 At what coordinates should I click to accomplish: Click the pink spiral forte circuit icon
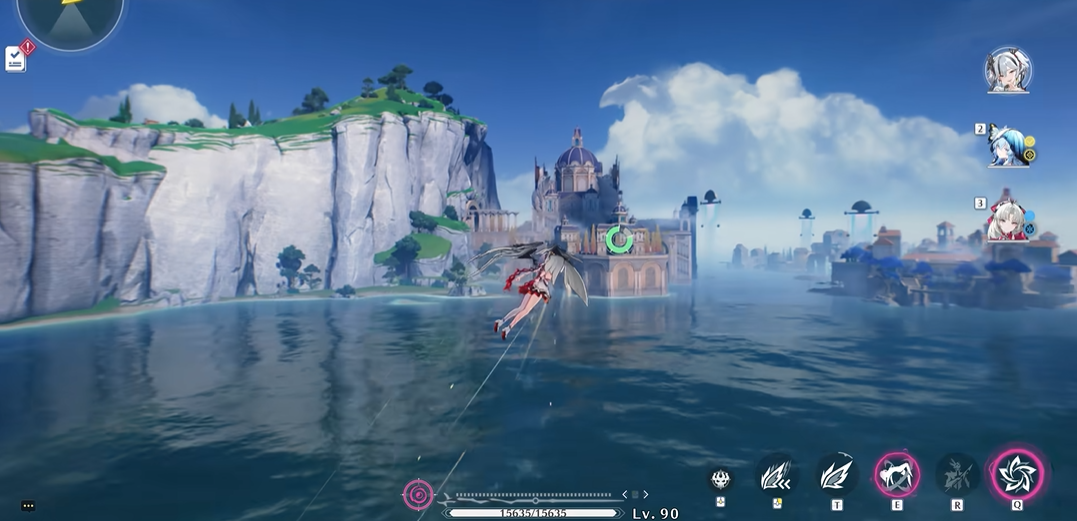point(418,493)
